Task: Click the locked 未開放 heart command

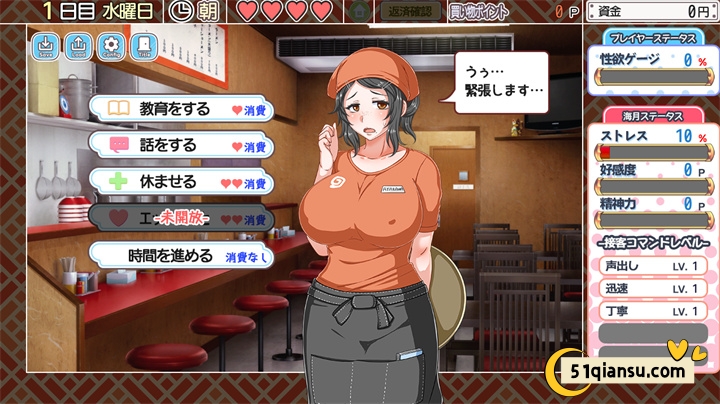Action: [x=180, y=218]
